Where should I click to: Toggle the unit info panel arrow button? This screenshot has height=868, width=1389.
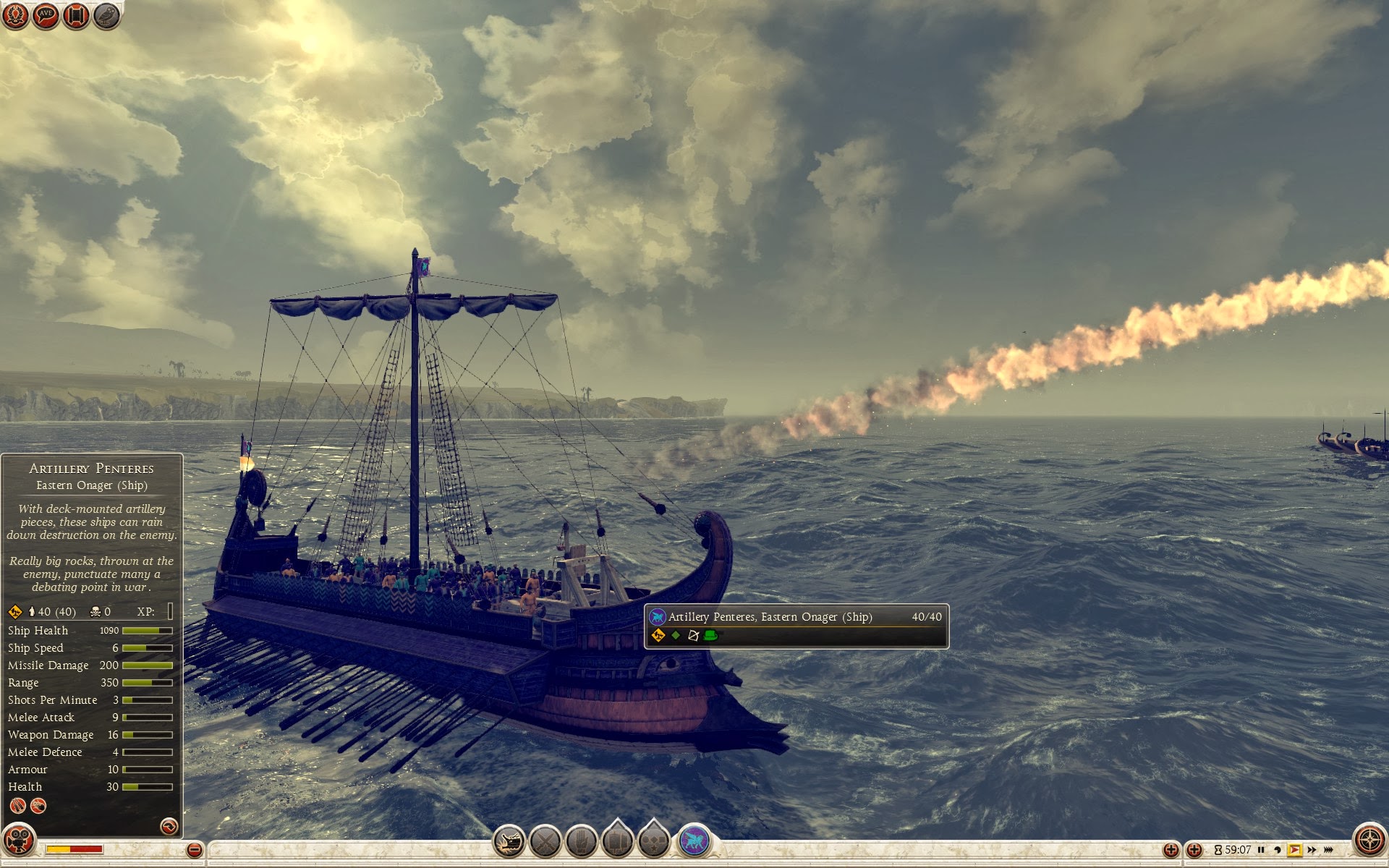point(169,826)
